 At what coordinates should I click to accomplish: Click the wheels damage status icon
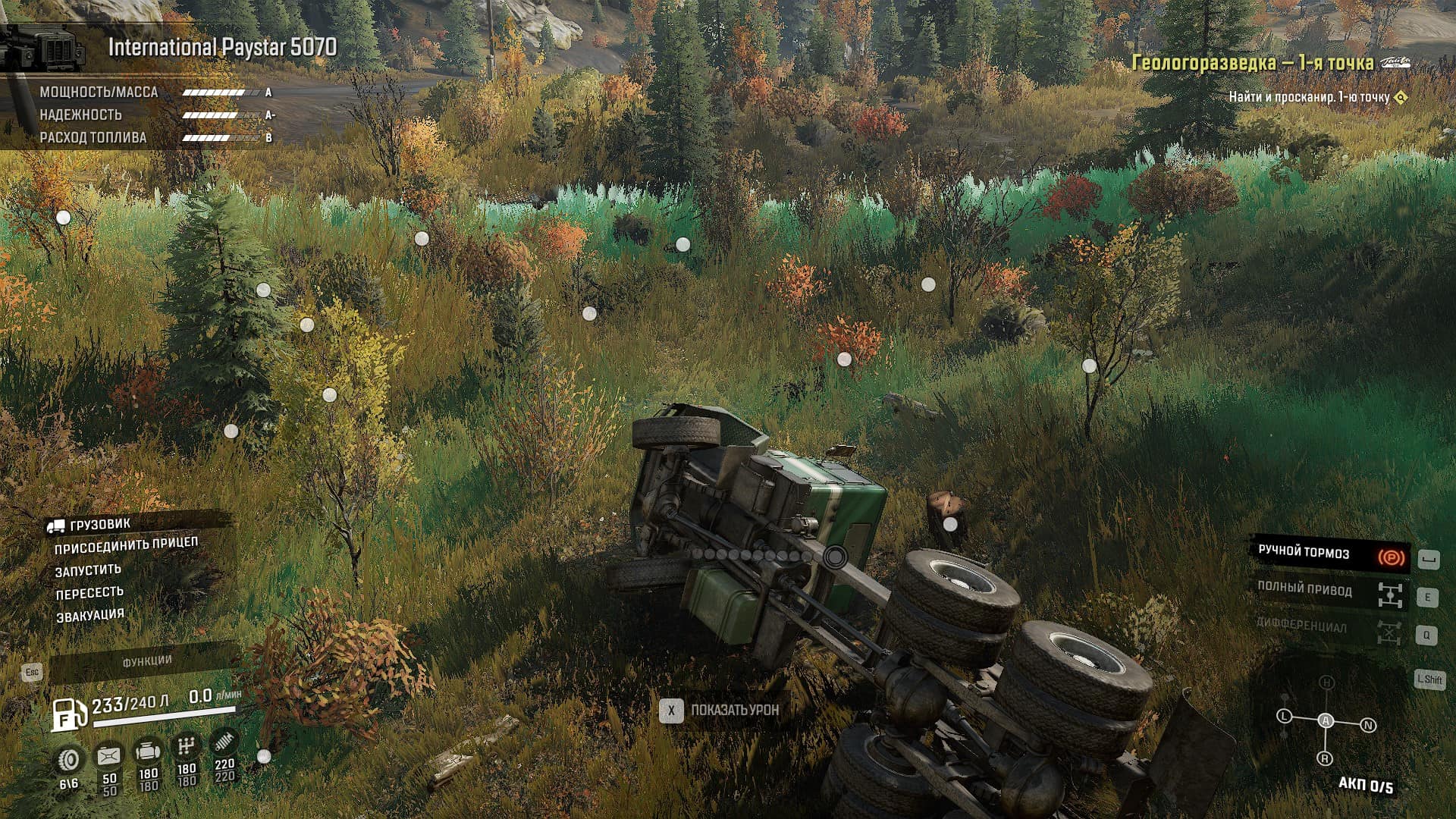[x=70, y=760]
